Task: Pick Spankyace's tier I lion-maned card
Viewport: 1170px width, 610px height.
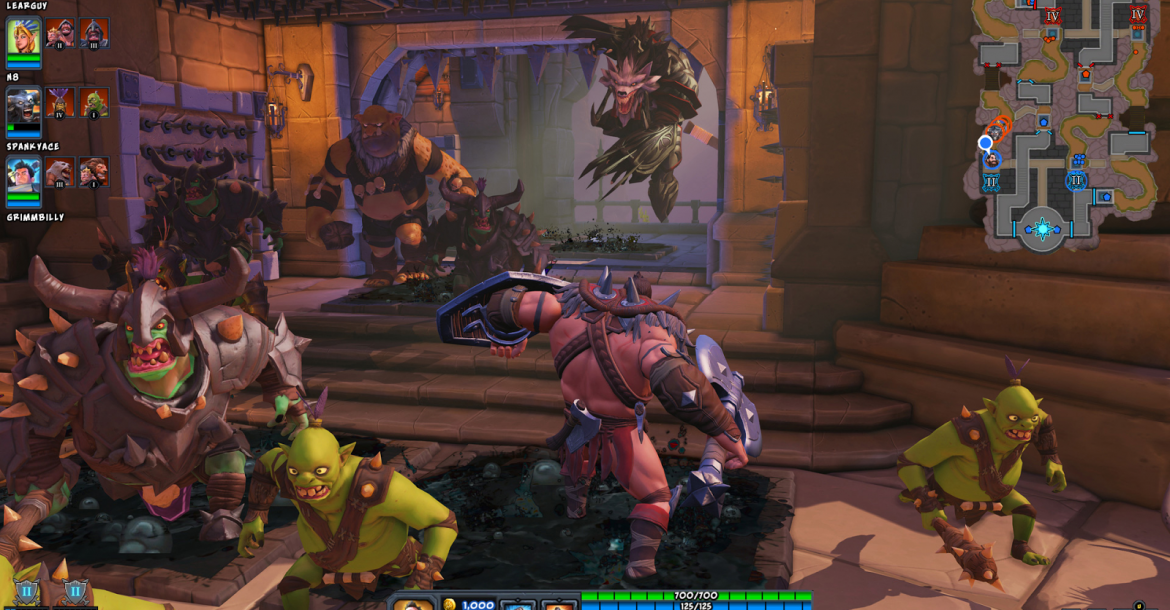Action: [94, 171]
